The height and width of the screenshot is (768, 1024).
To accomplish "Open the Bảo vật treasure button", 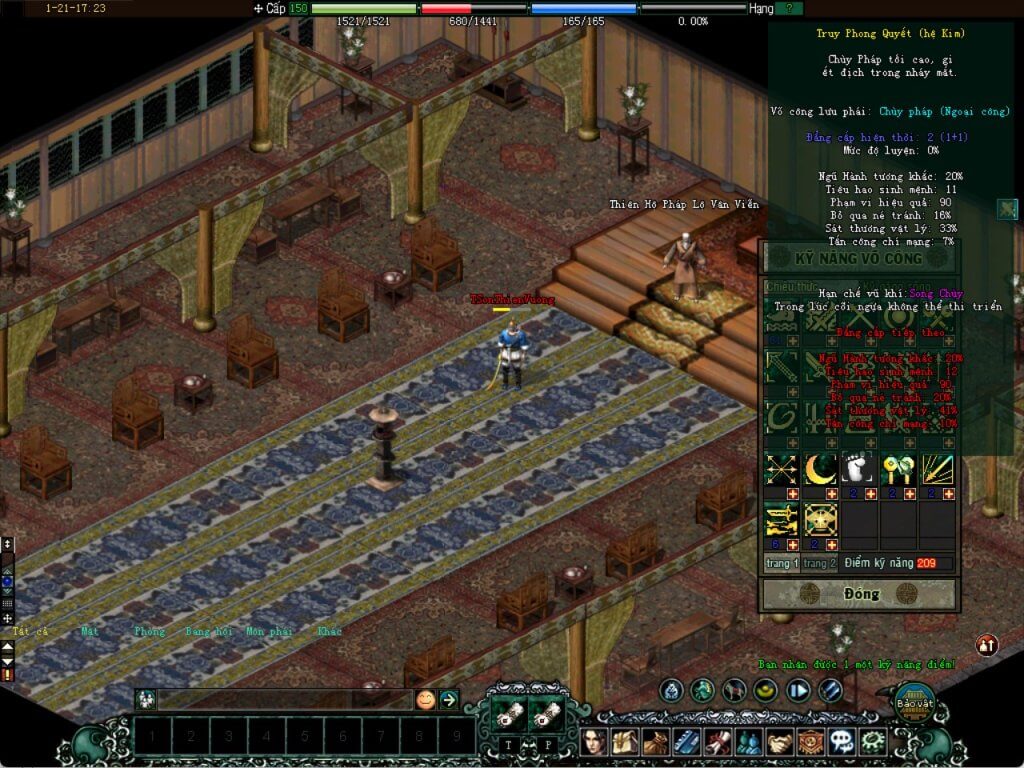I will coord(913,701).
